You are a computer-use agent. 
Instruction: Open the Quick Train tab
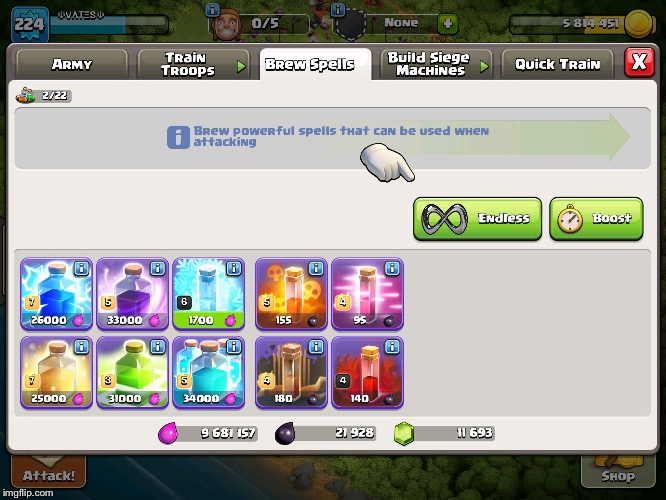557,65
